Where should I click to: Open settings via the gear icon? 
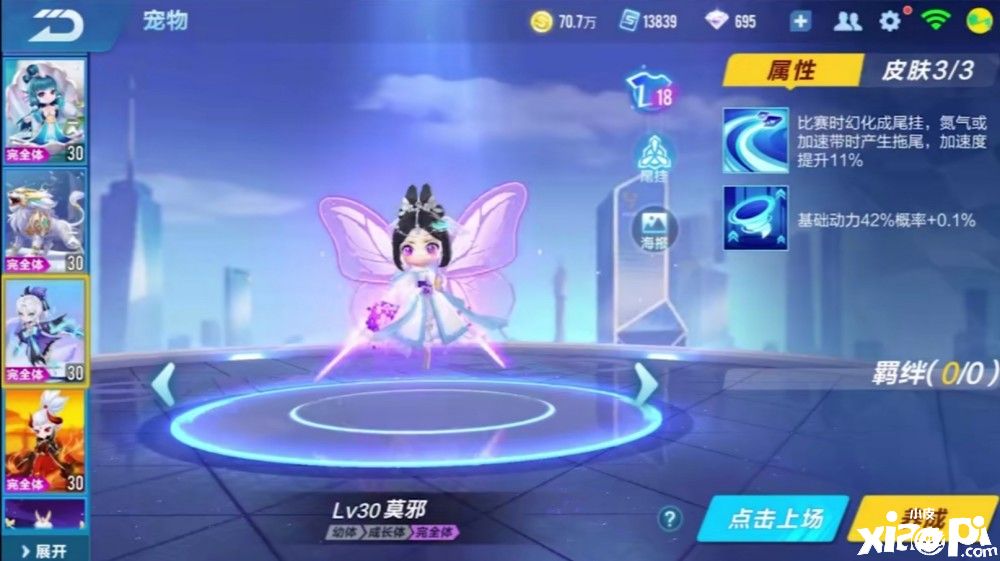[889, 21]
